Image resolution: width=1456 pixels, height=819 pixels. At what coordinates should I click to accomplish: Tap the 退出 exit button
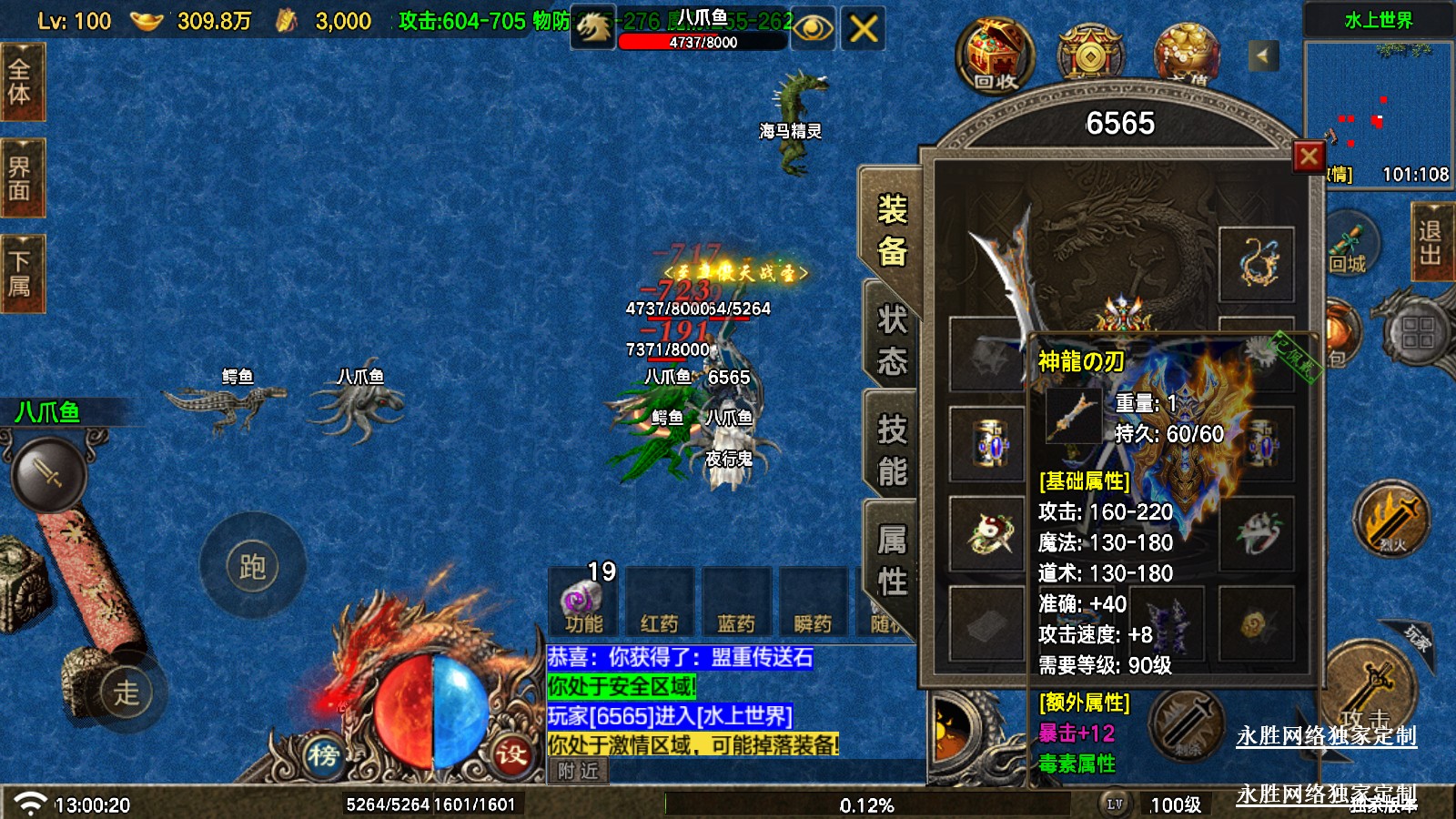pos(1431,242)
